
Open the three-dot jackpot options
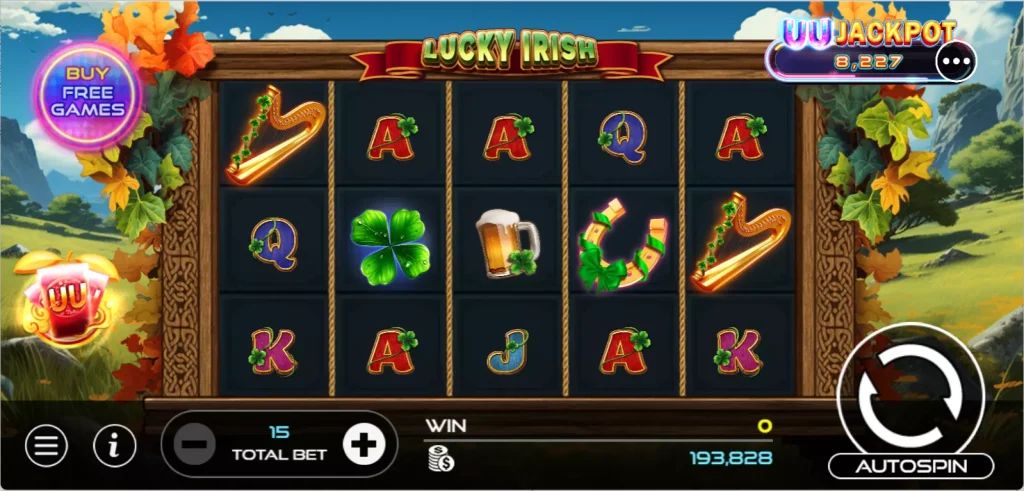954,62
